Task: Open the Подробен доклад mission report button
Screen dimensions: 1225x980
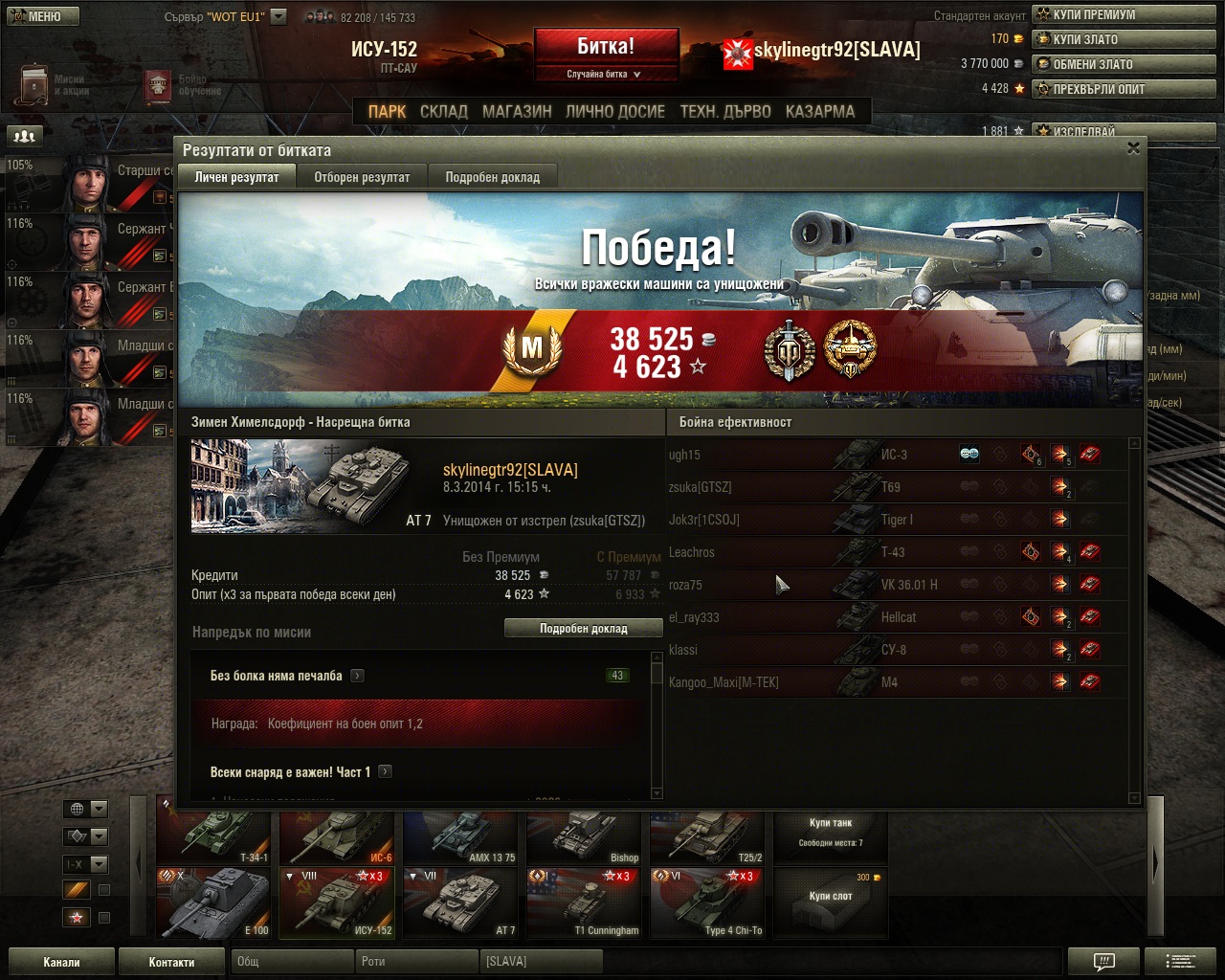Action: click(x=583, y=629)
